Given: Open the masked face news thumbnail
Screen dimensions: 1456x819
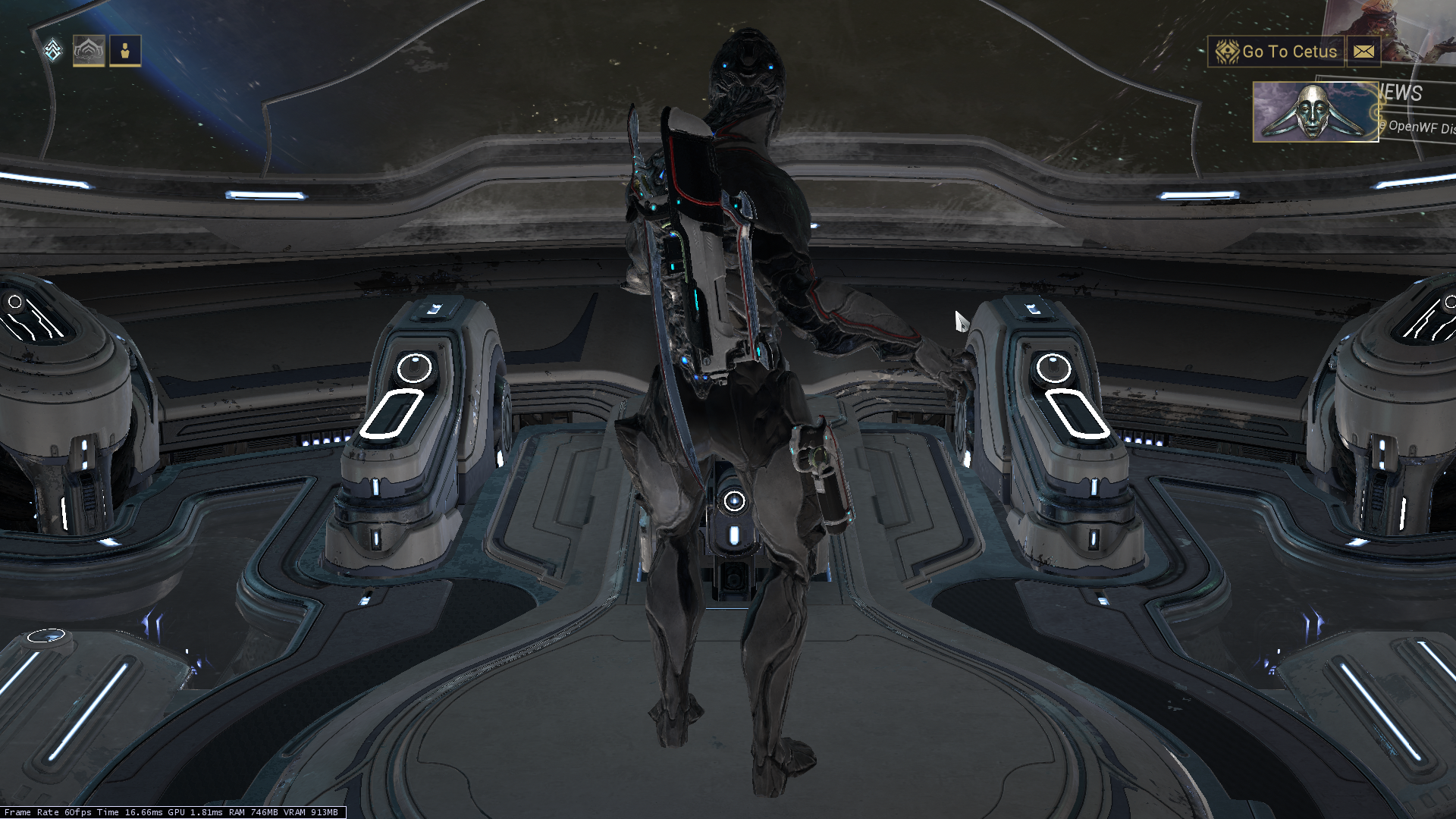Looking at the screenshot, I should (1314, 112).
